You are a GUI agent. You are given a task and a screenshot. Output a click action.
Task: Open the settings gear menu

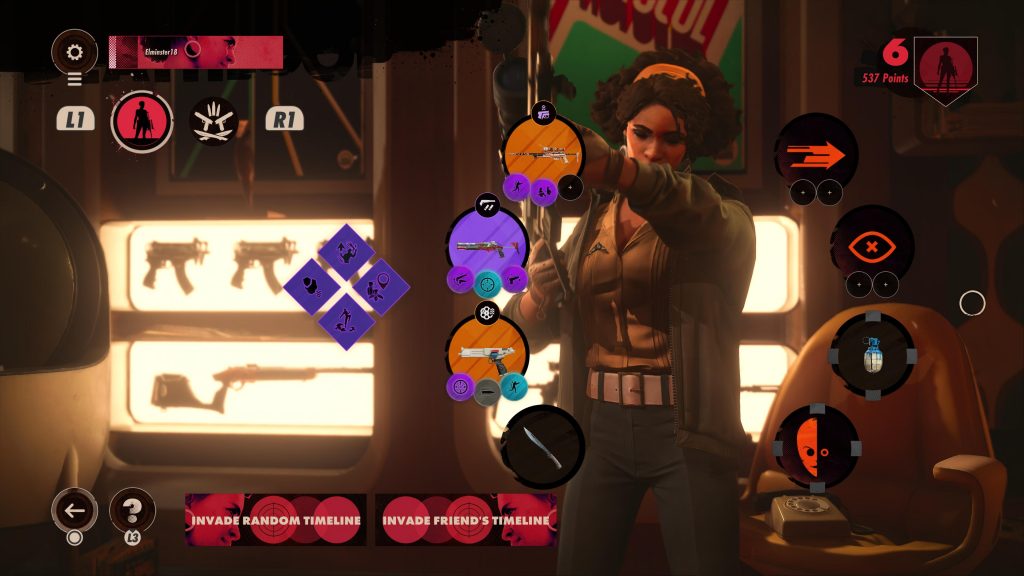tap(74, 52)
